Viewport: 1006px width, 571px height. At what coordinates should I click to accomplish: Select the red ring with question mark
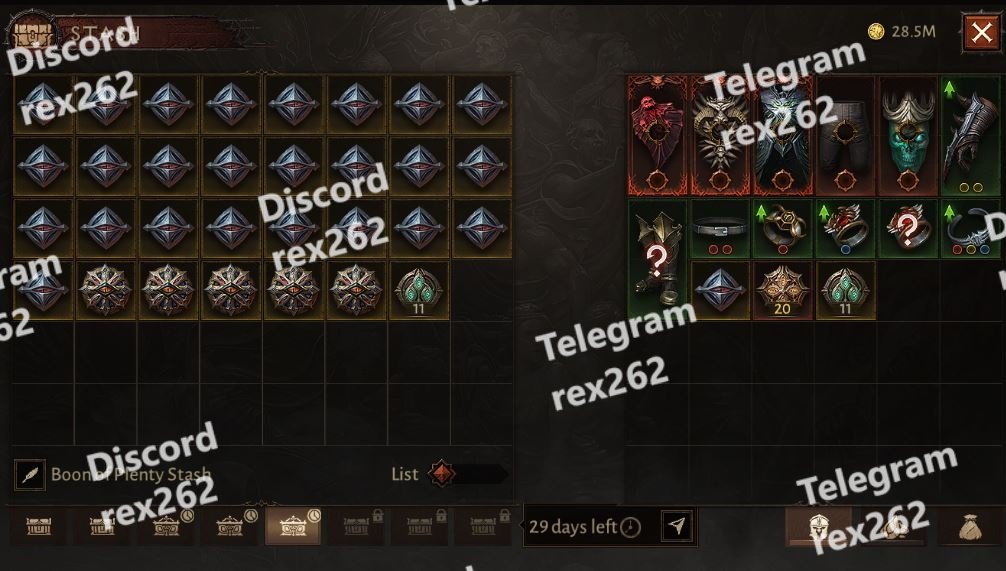pyautogui.click(x=908, y=229)
